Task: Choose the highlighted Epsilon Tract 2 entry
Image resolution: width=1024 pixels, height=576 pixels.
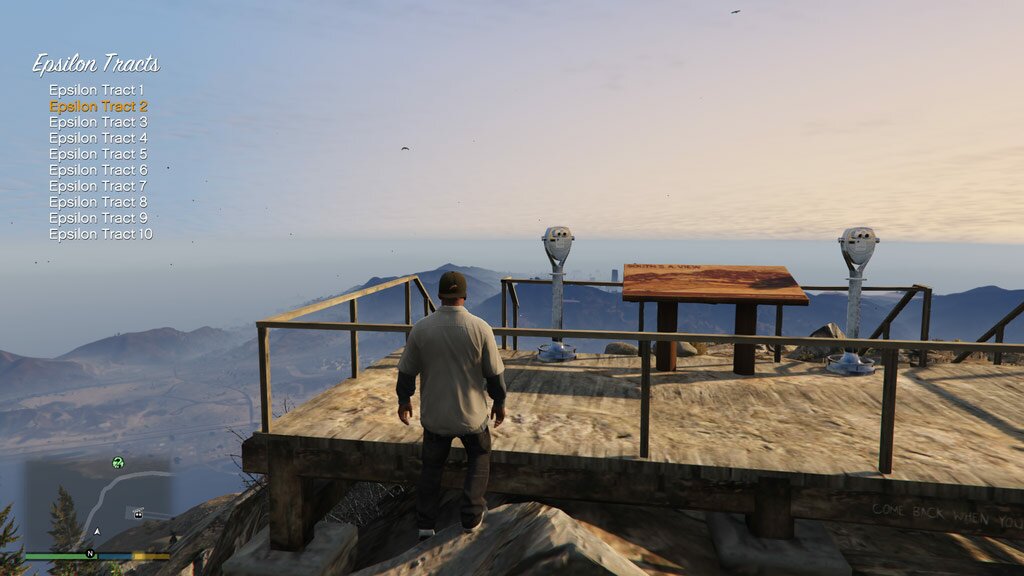Action: click(x=98, y=106)
